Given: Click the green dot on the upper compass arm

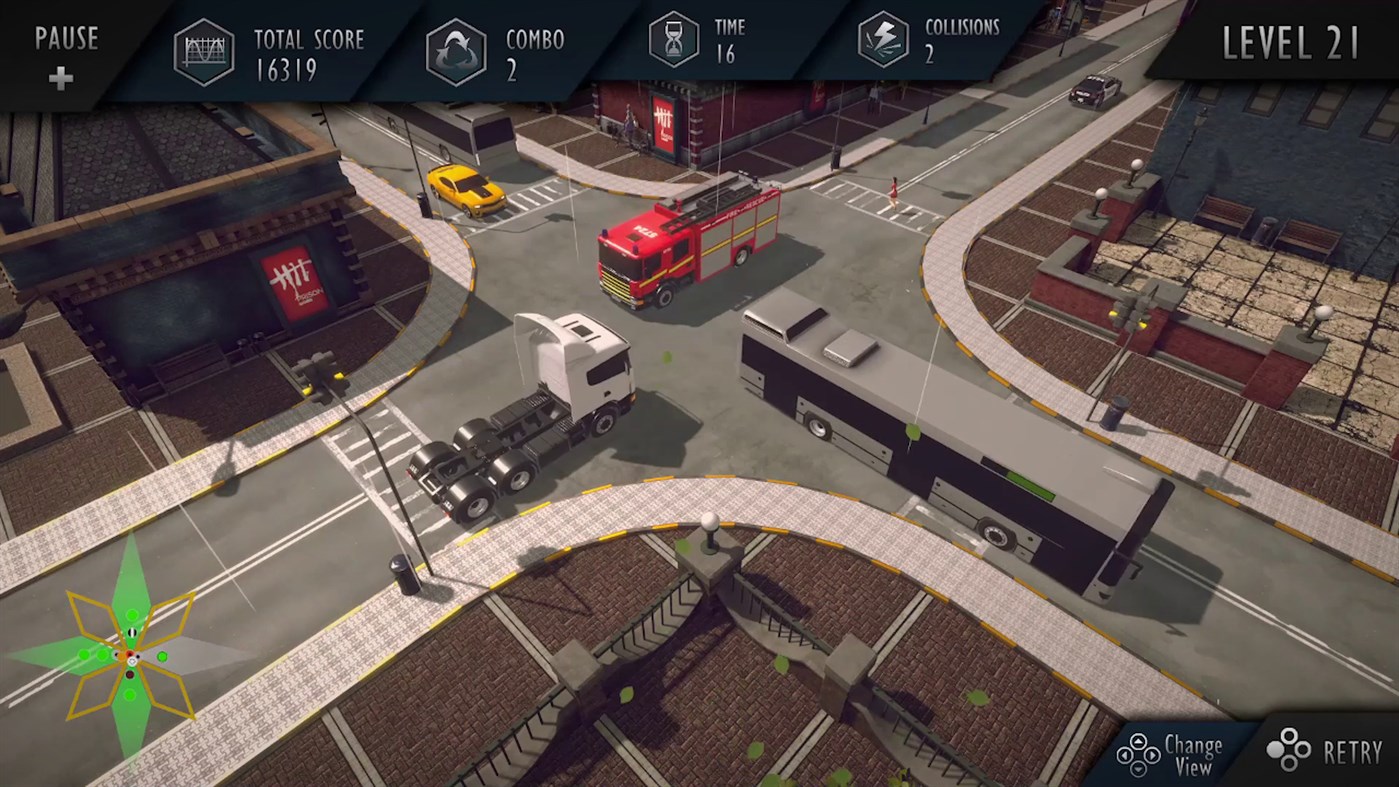Looking at the screenshot, I should coord(132,614).
